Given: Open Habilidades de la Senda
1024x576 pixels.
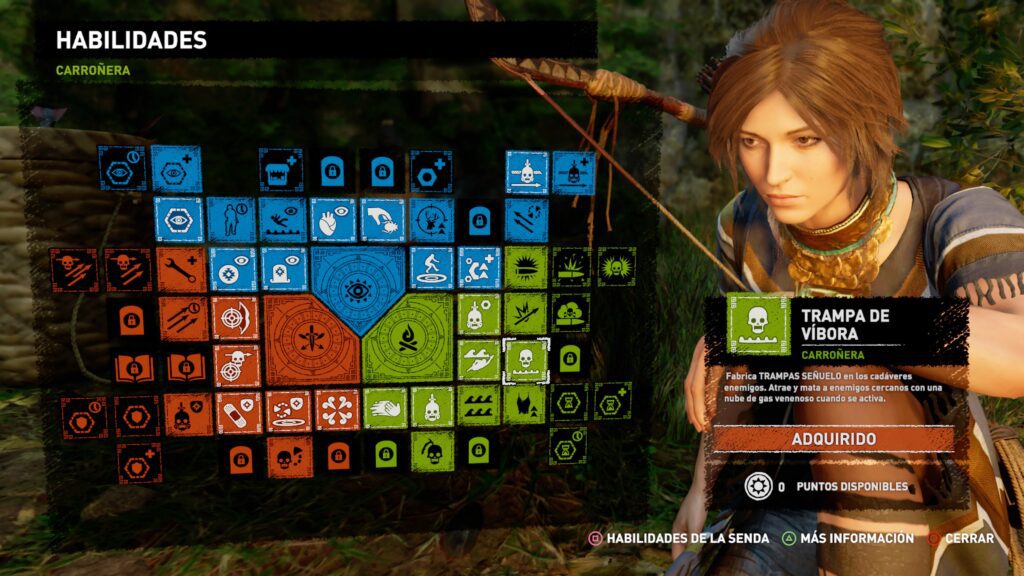Looking at the screenshot, I should (x=679, y=538).
